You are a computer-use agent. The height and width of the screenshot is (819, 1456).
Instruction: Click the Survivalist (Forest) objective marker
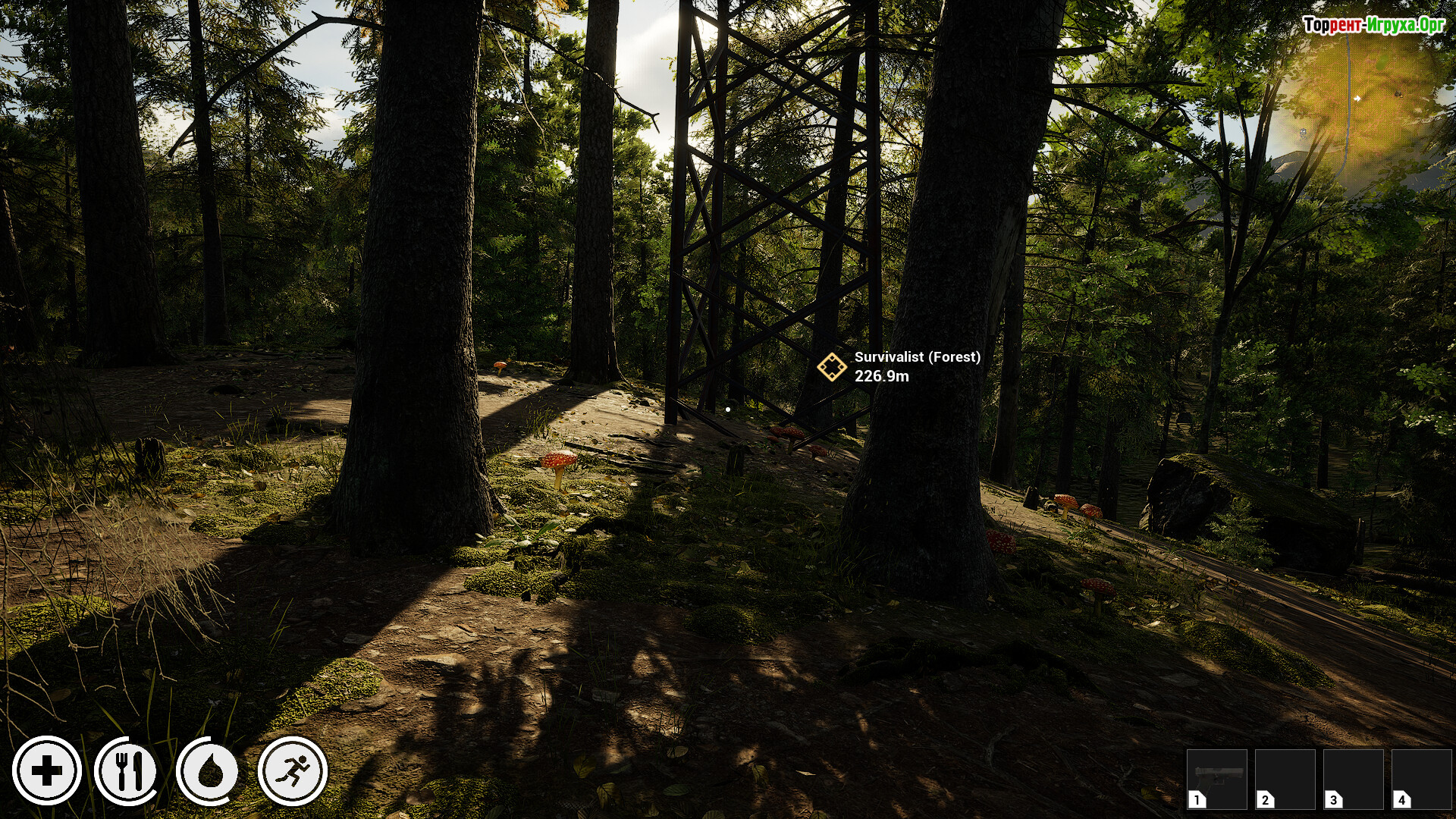click(x=832, y=367)
